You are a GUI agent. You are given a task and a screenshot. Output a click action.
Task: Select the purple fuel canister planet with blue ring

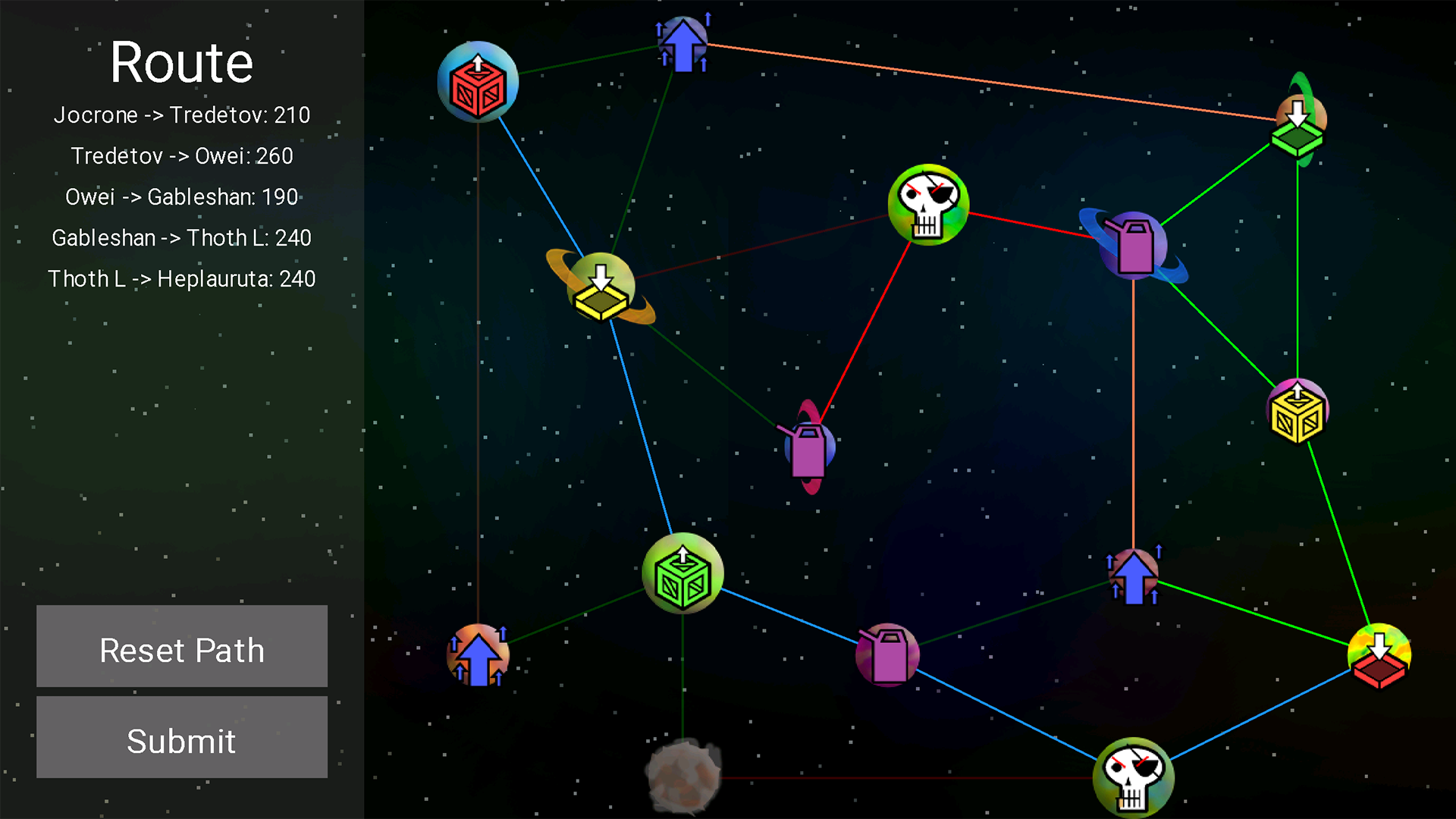1134,244
